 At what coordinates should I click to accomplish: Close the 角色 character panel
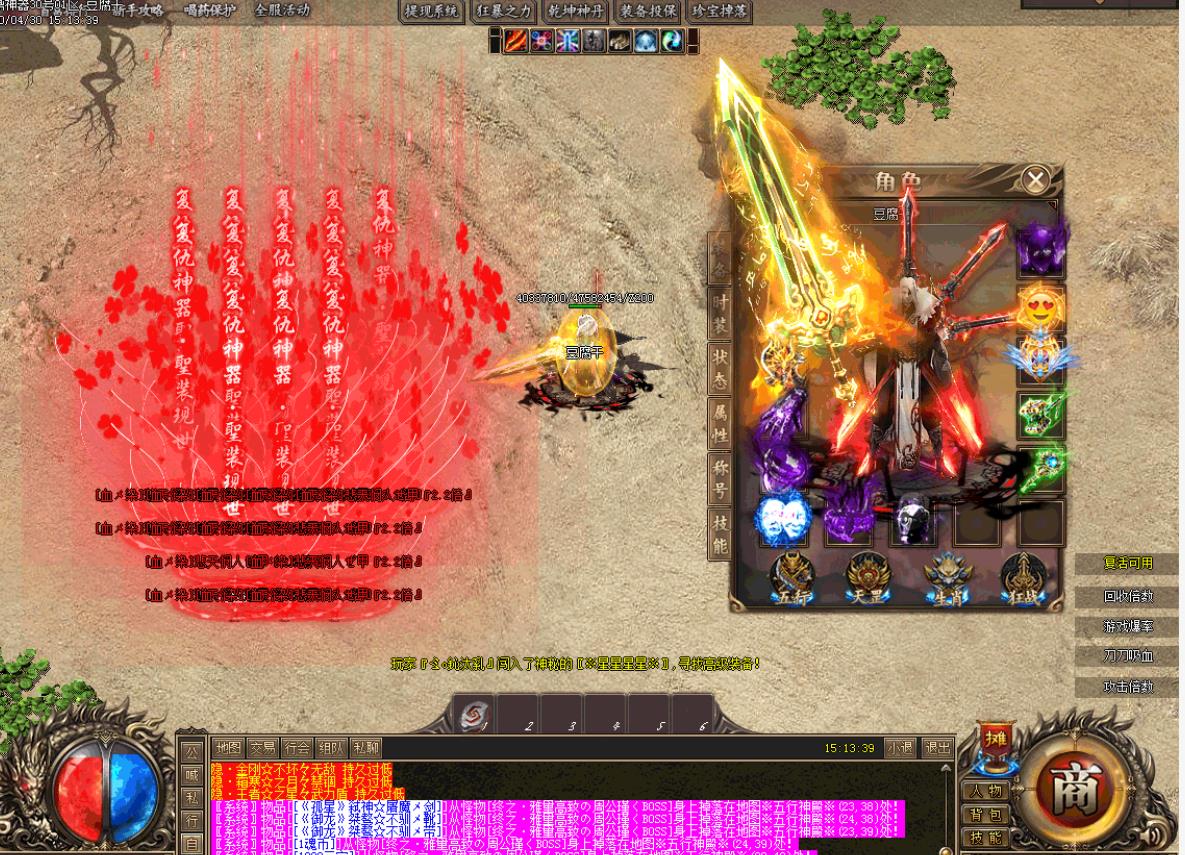(x=1035, y=180)
